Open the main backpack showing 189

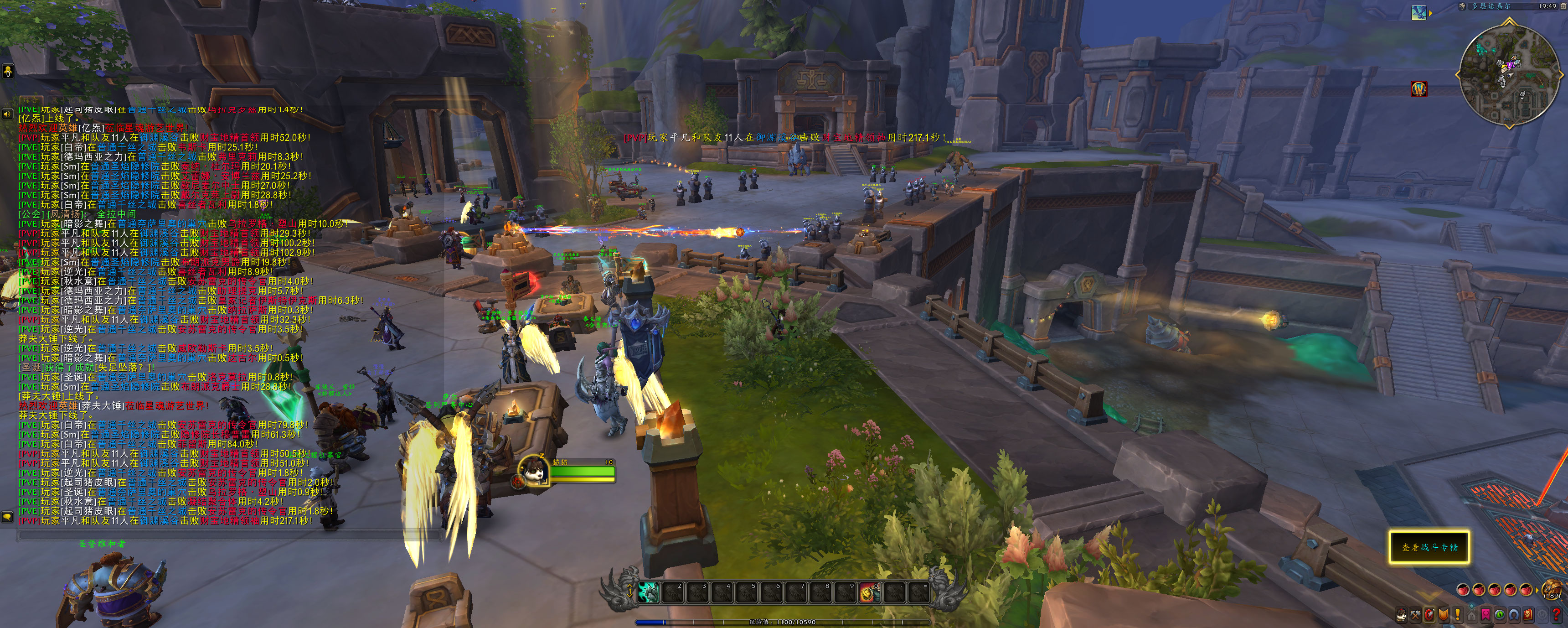(1552, 591)
